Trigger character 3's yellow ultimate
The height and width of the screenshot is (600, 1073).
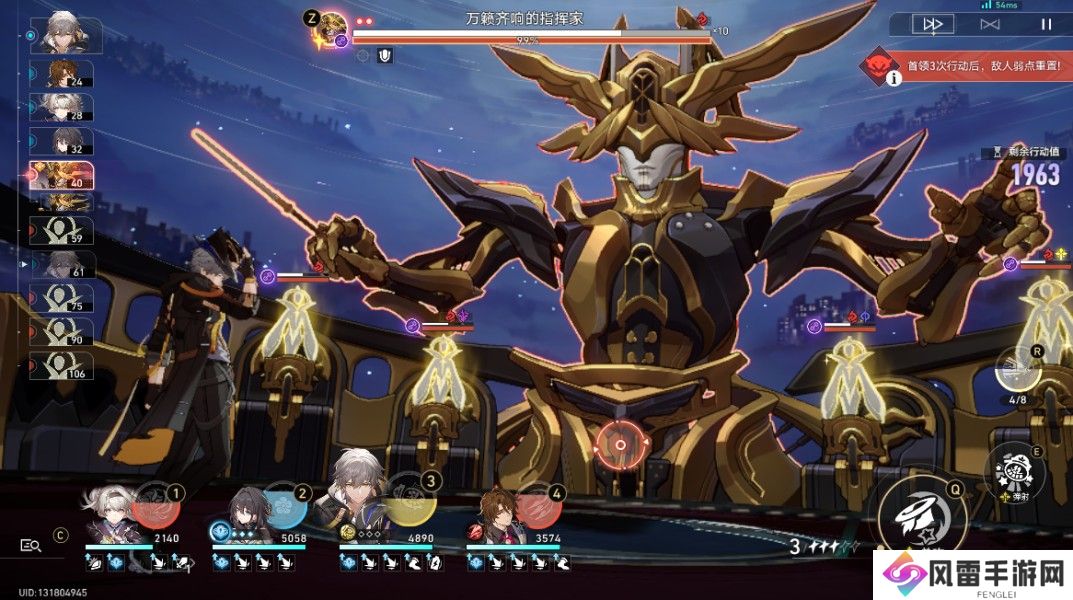409,506
